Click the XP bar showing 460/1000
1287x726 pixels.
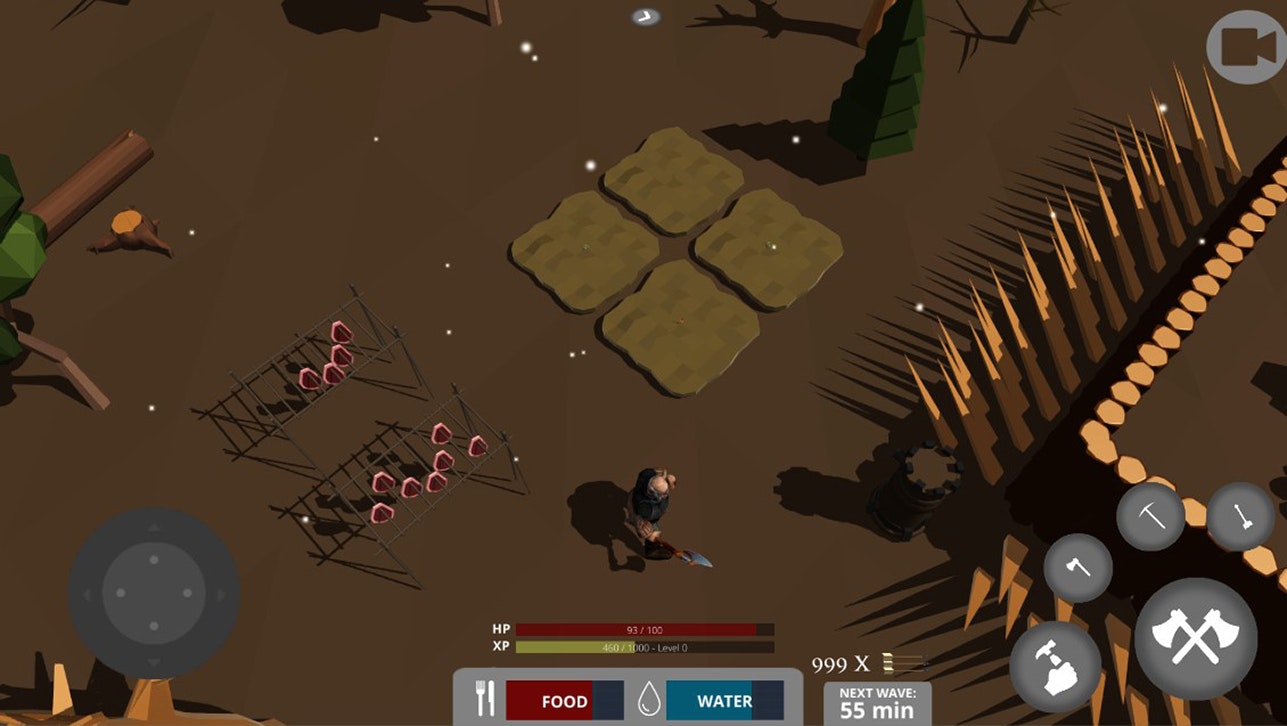pos(645,646)
